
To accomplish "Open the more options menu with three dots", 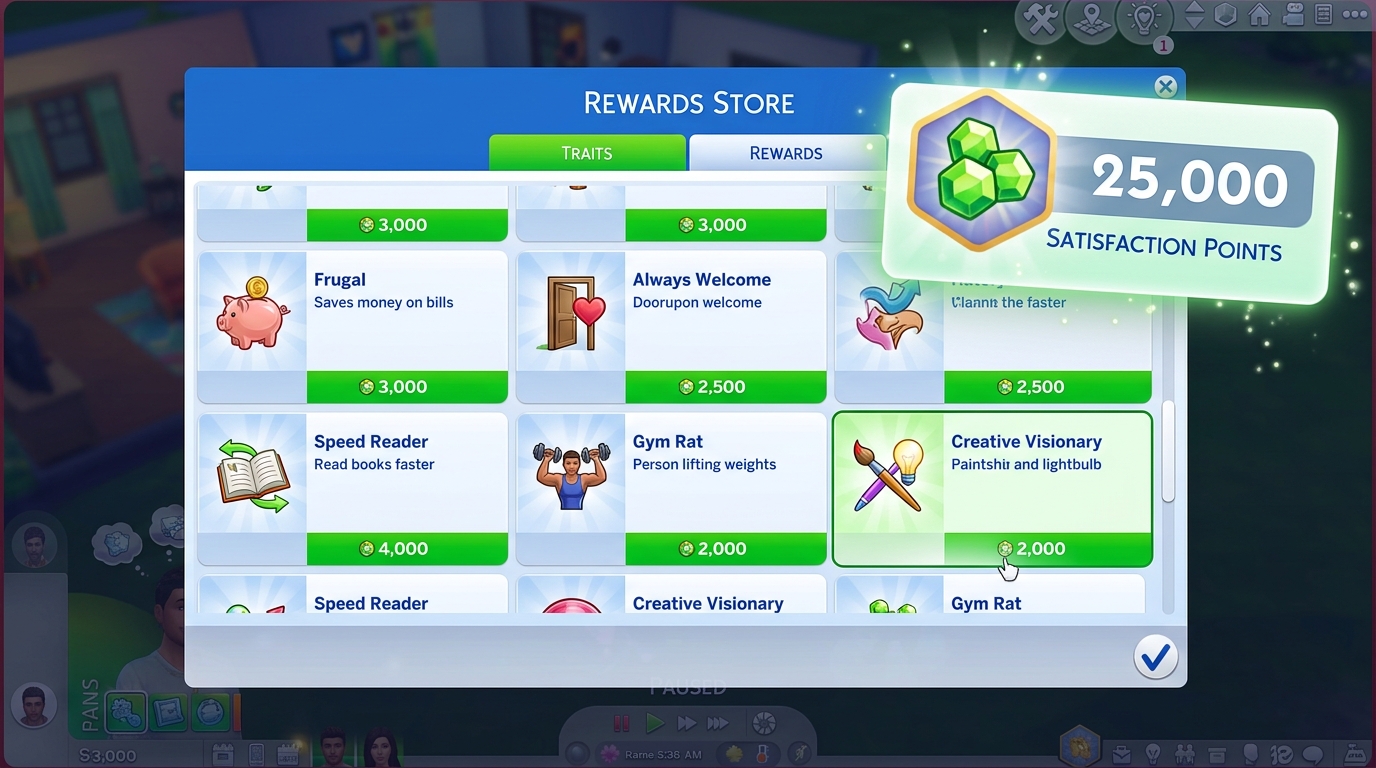I will (1355, 14).
